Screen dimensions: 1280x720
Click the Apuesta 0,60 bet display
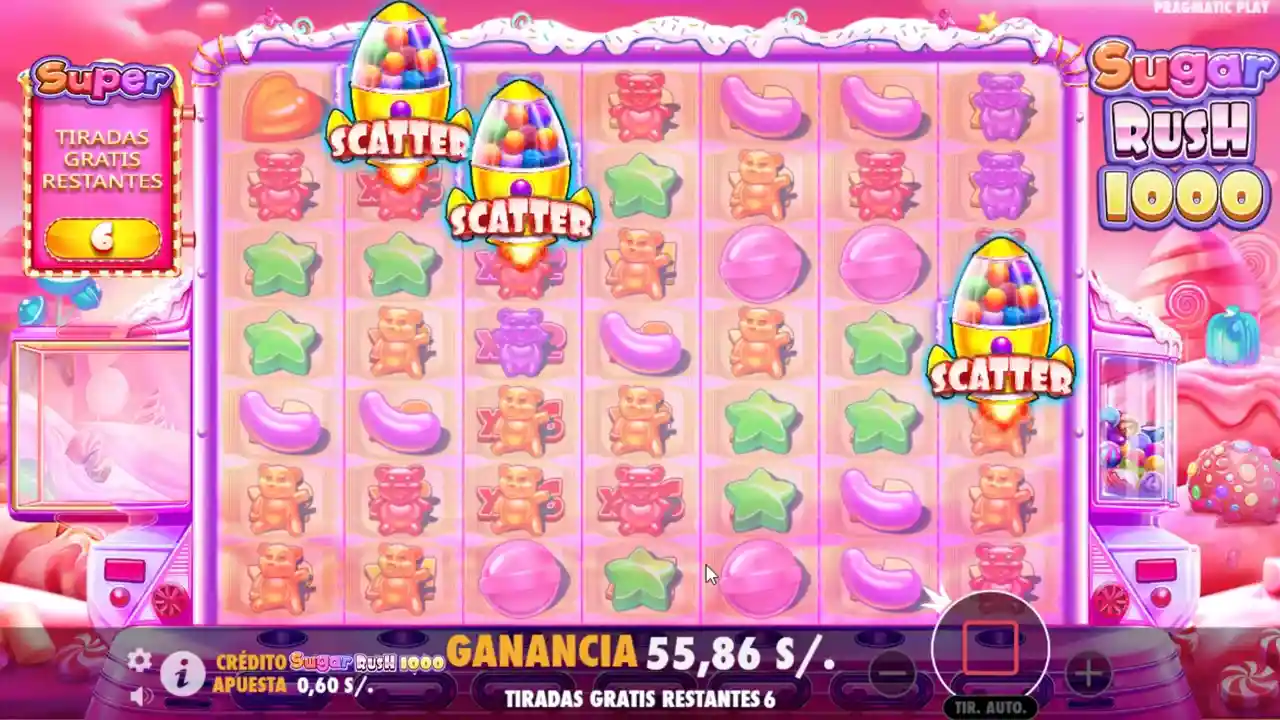290,683
